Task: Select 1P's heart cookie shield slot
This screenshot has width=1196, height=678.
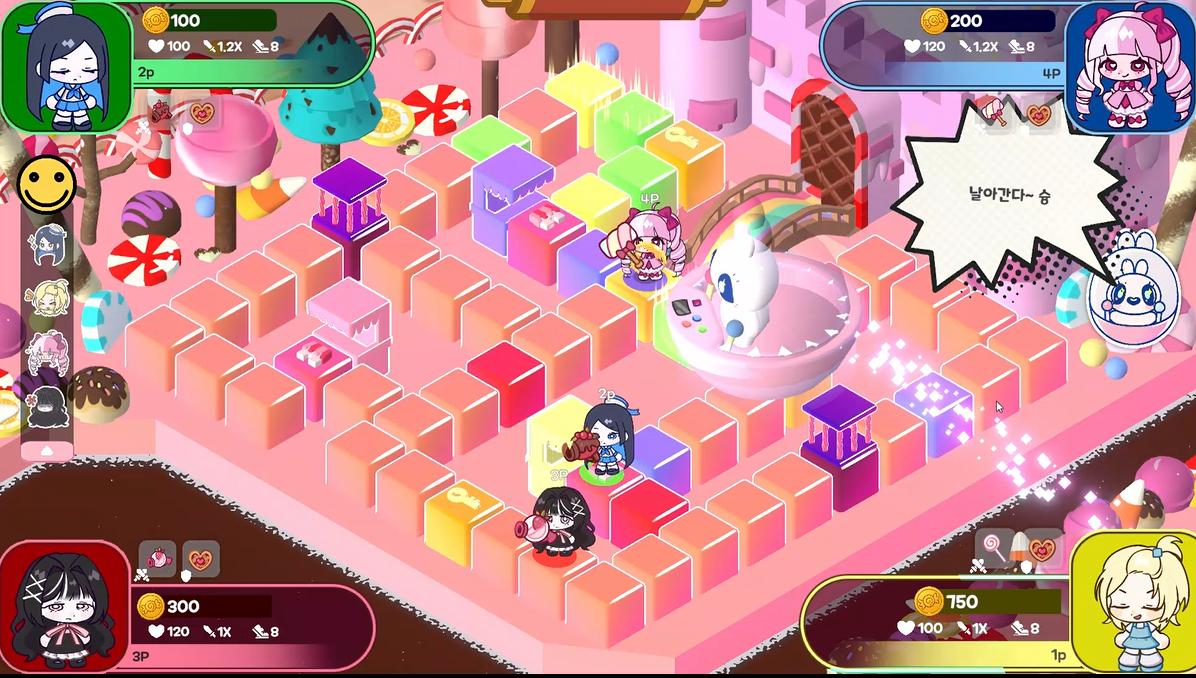Action: pyautogui.click(x=1042, y=548)
